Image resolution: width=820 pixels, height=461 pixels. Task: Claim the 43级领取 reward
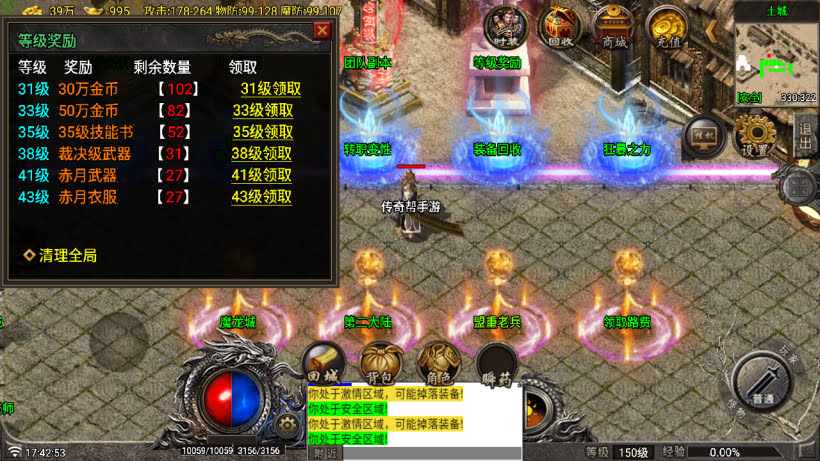click(x=262, y=197)
